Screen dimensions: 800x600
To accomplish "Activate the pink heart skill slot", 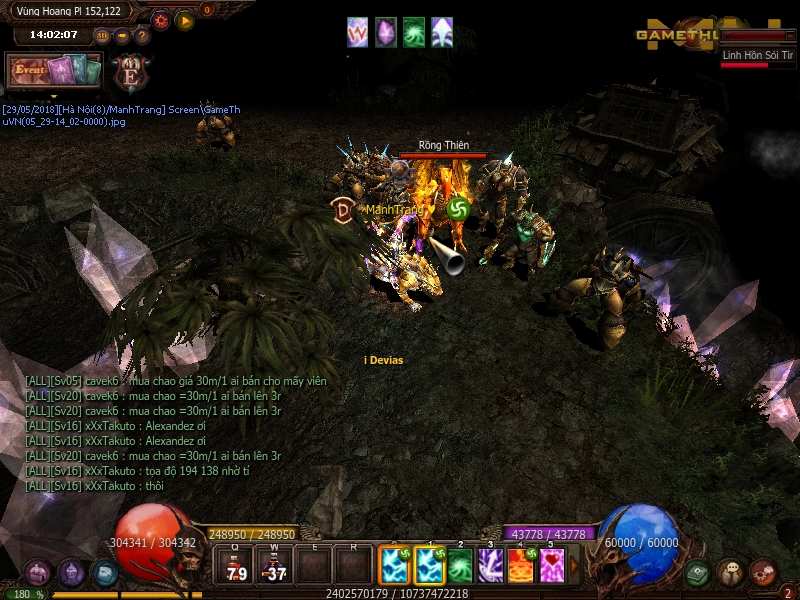I will (x=551, y=566).
